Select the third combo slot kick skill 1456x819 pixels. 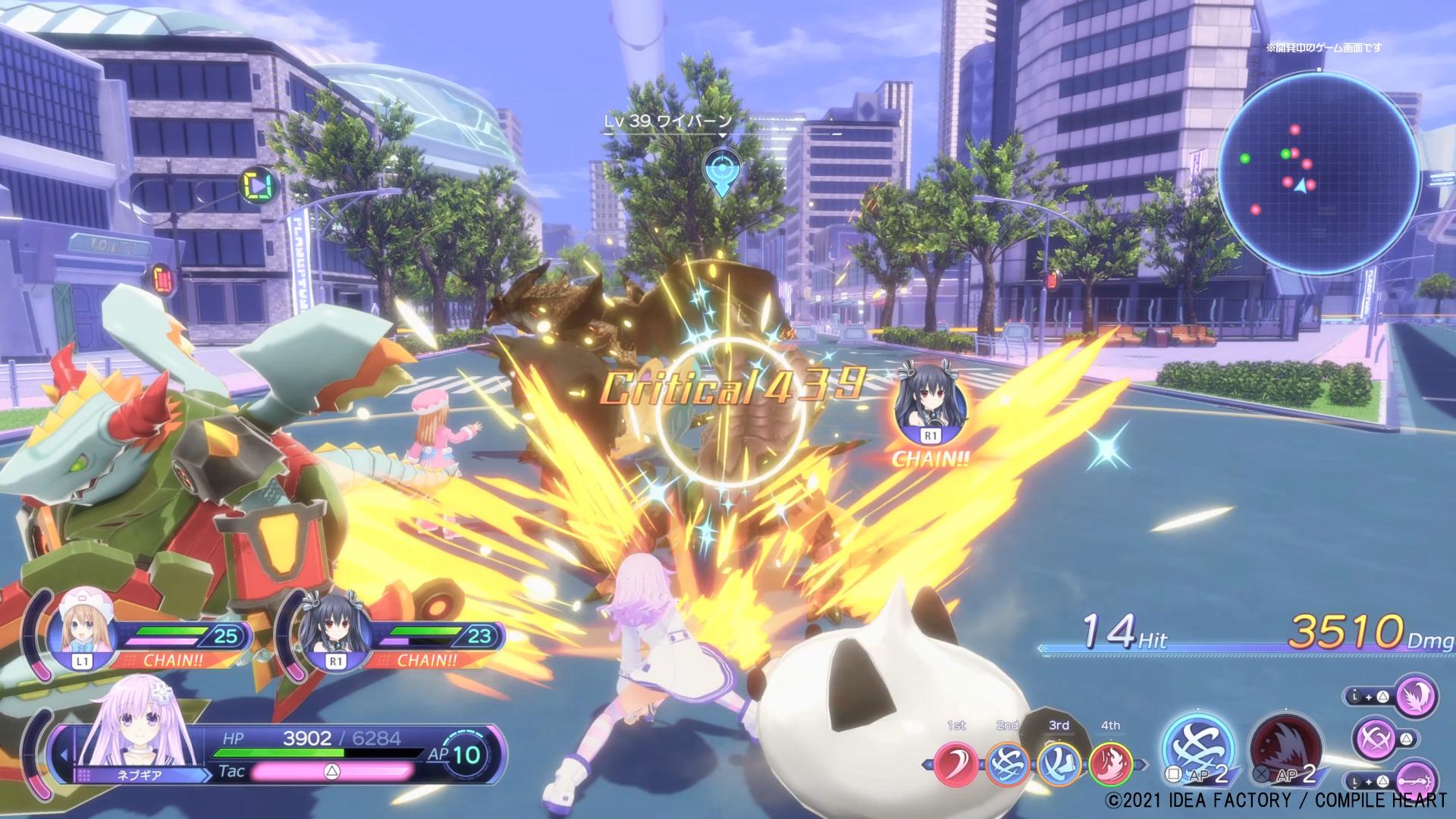(x=1059, y=763)
